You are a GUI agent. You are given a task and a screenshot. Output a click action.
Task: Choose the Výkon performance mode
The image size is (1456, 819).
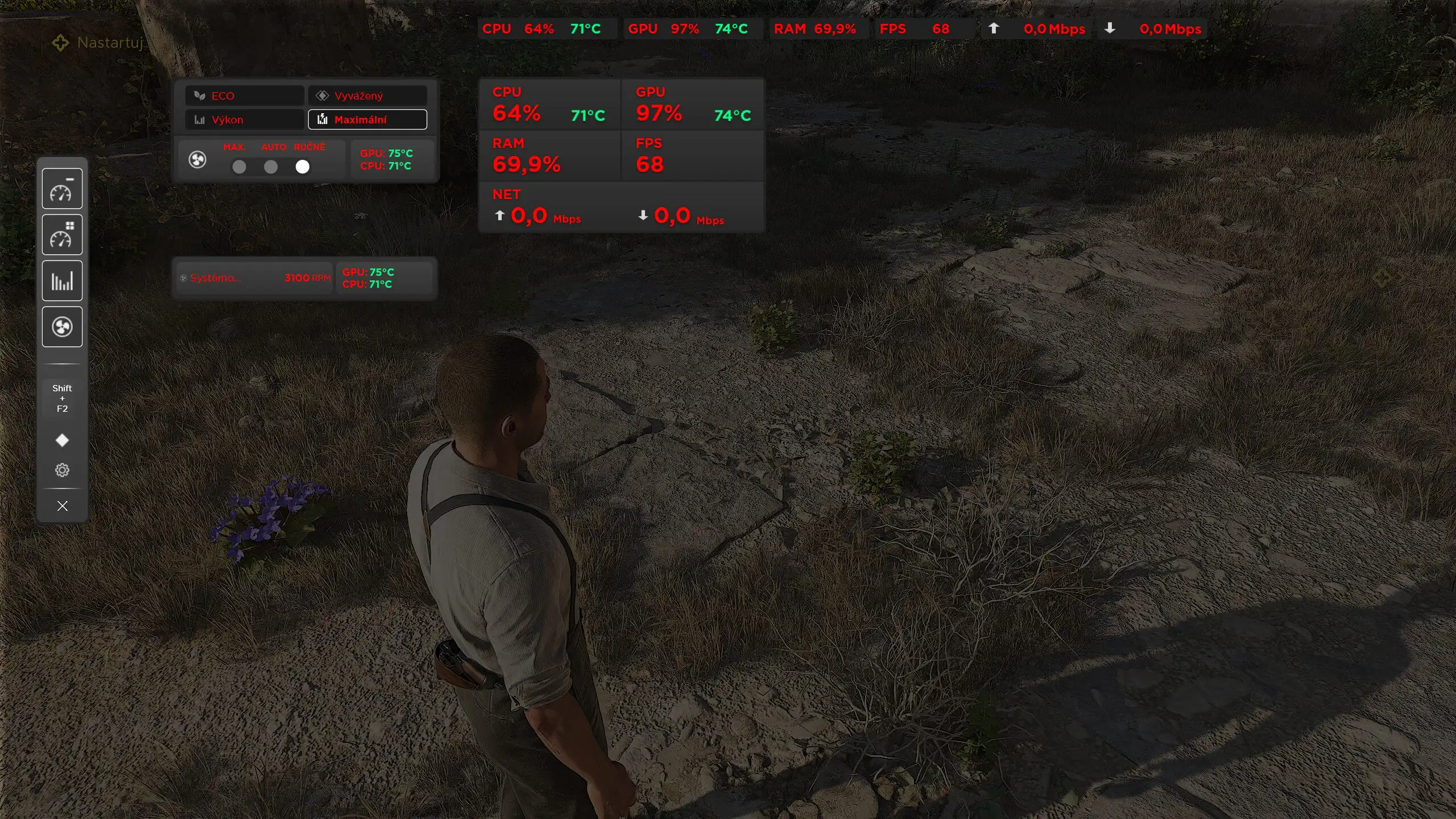(244, 119)
